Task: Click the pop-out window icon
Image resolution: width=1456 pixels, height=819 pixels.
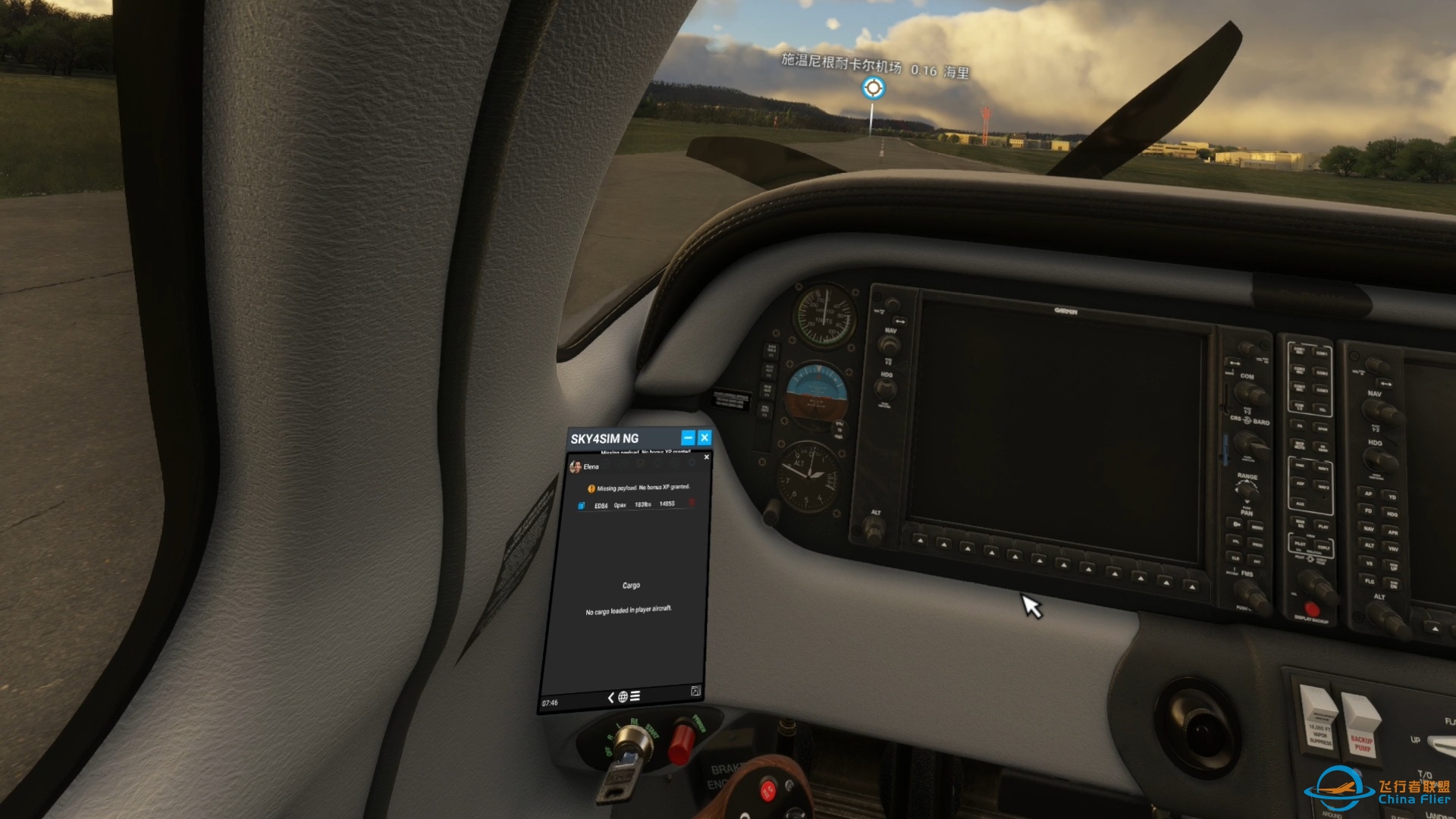Action: coord(695,691)
